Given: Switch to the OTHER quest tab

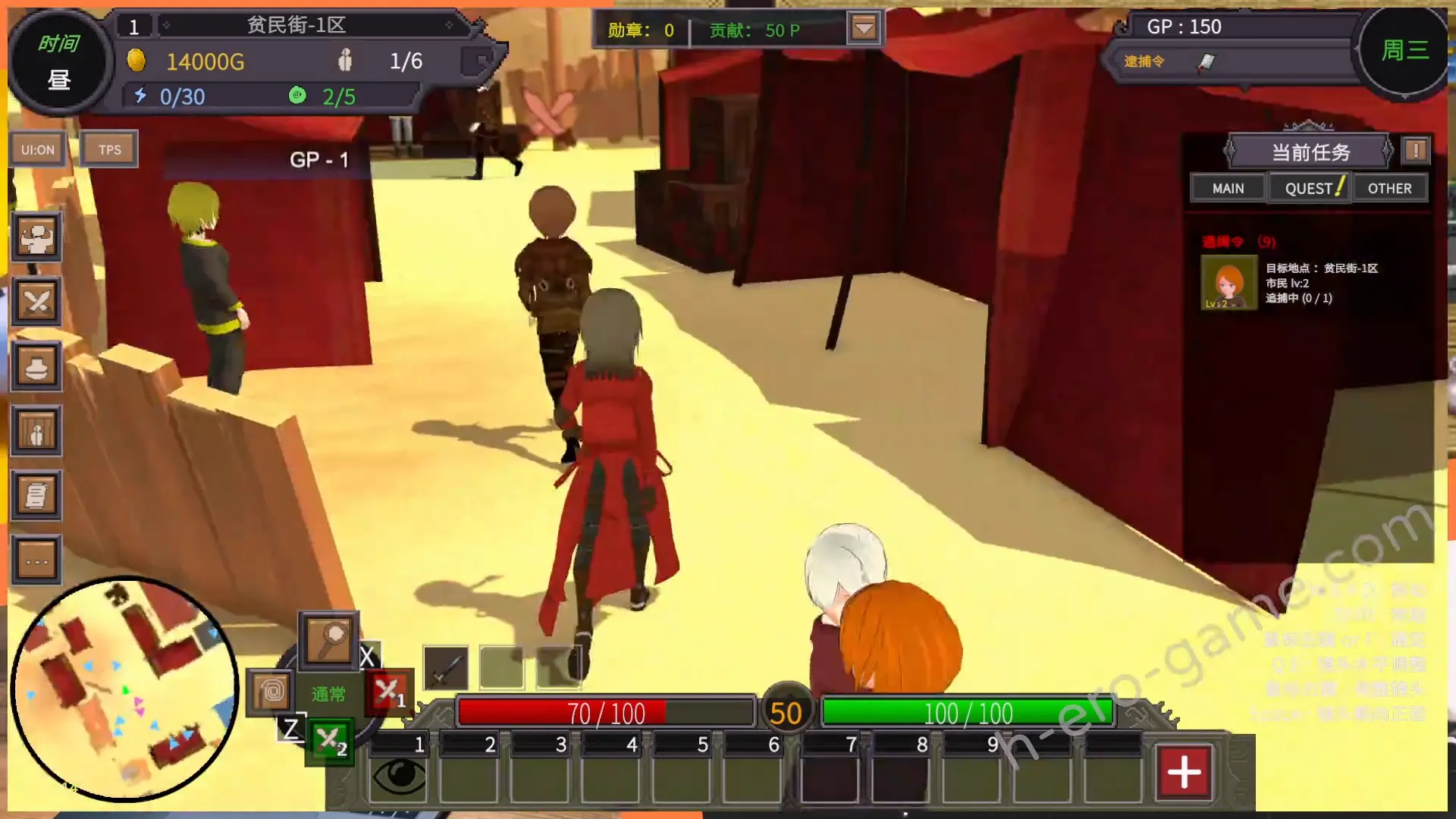Looking at the screenshot, I should tap(1389, 188).
